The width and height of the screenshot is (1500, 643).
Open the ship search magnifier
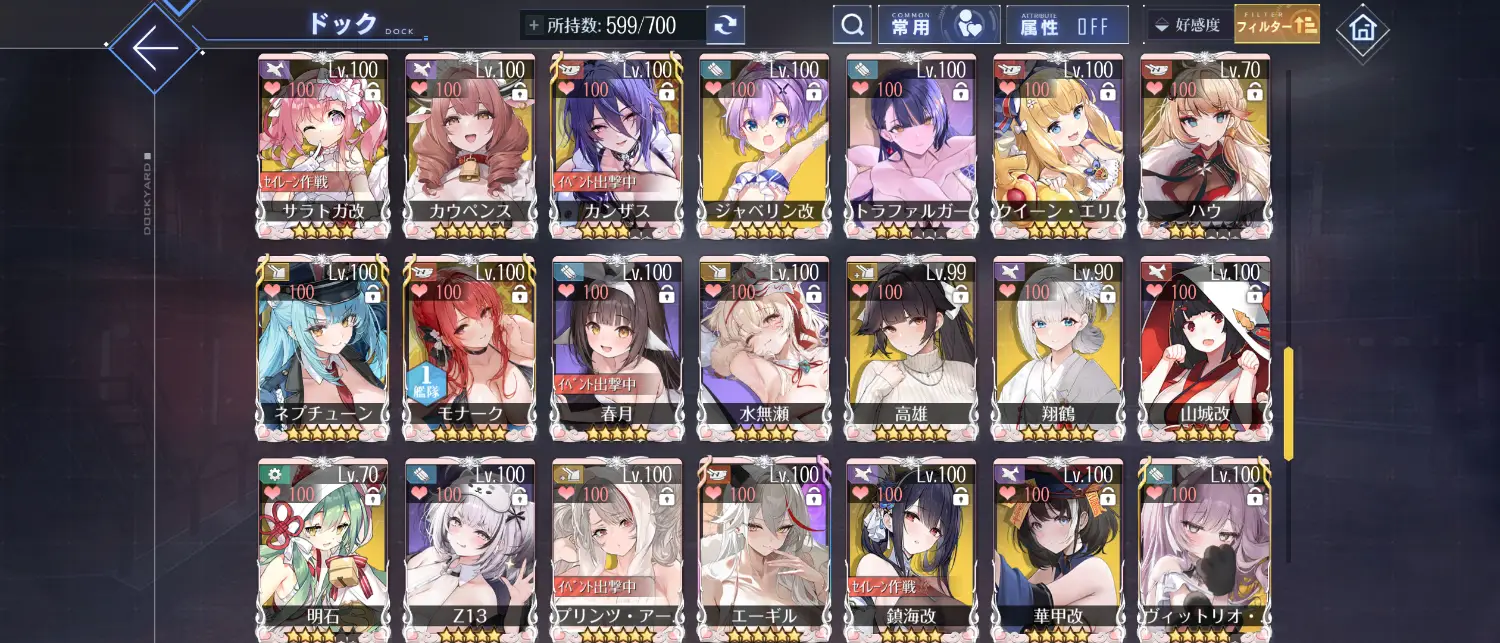point(852,25)
